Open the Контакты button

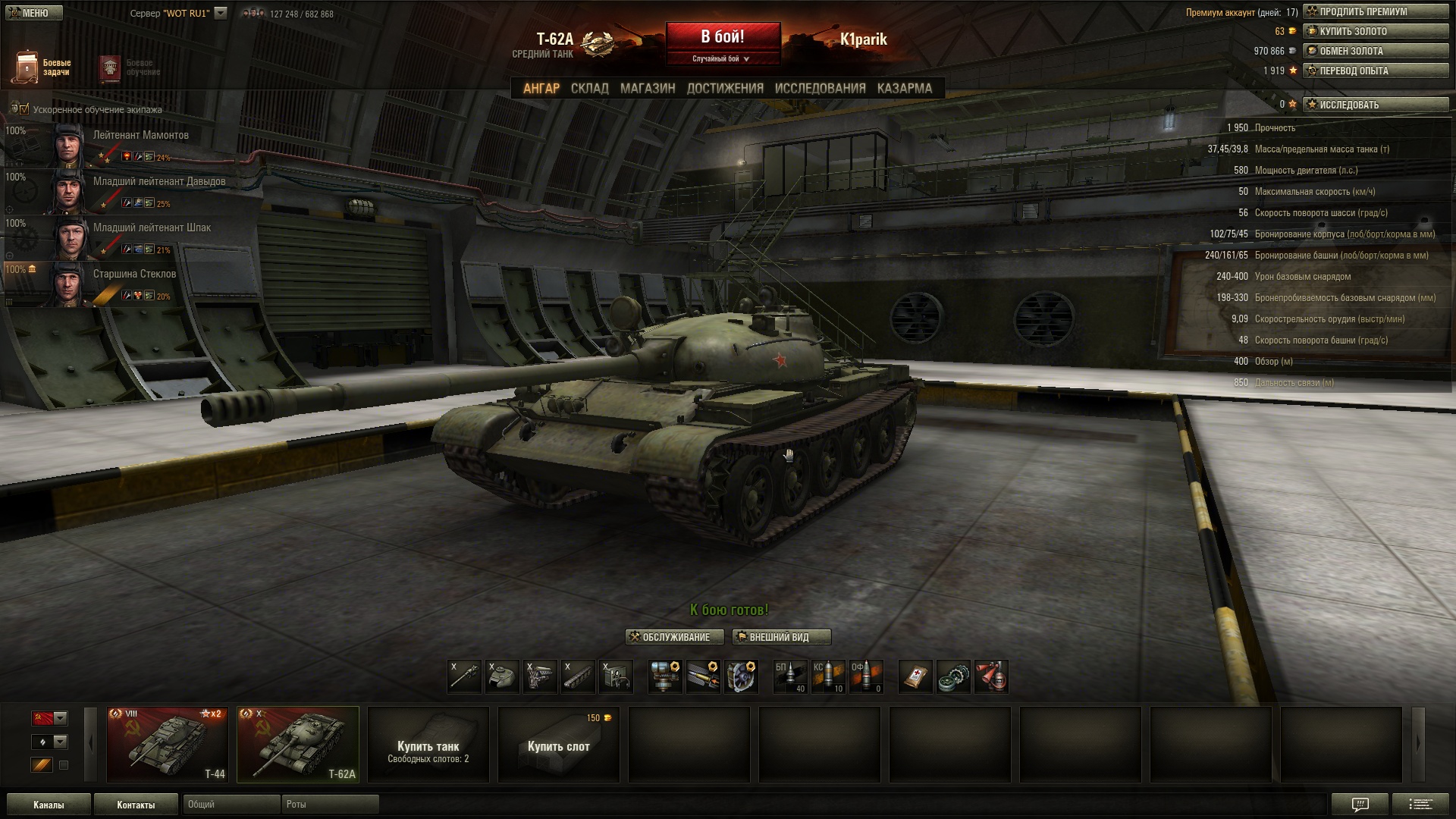[x=136, y=805]
